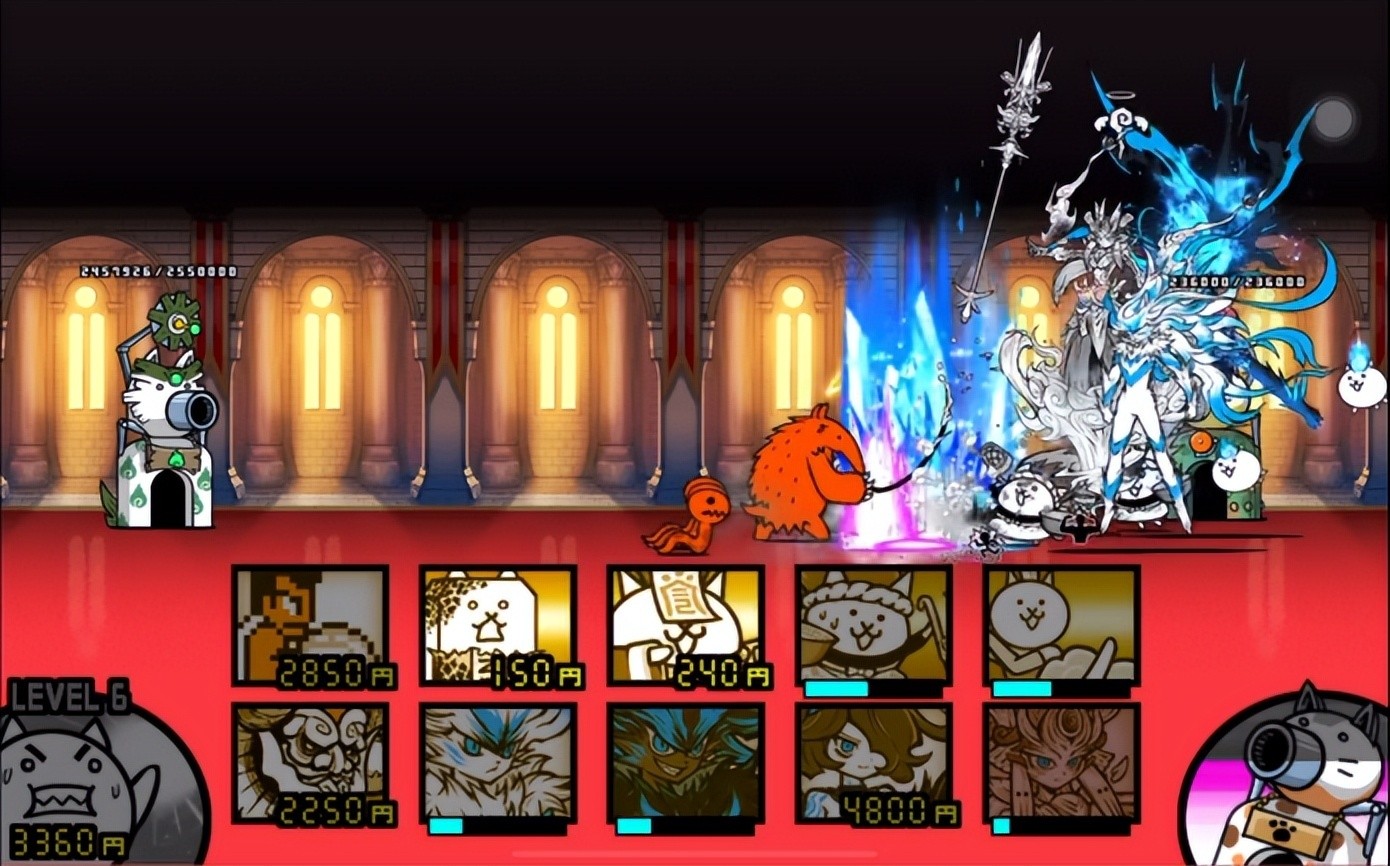Deploy the 150-cost wall cat unit
The image size is (1390, 866).
coord(498,625)
